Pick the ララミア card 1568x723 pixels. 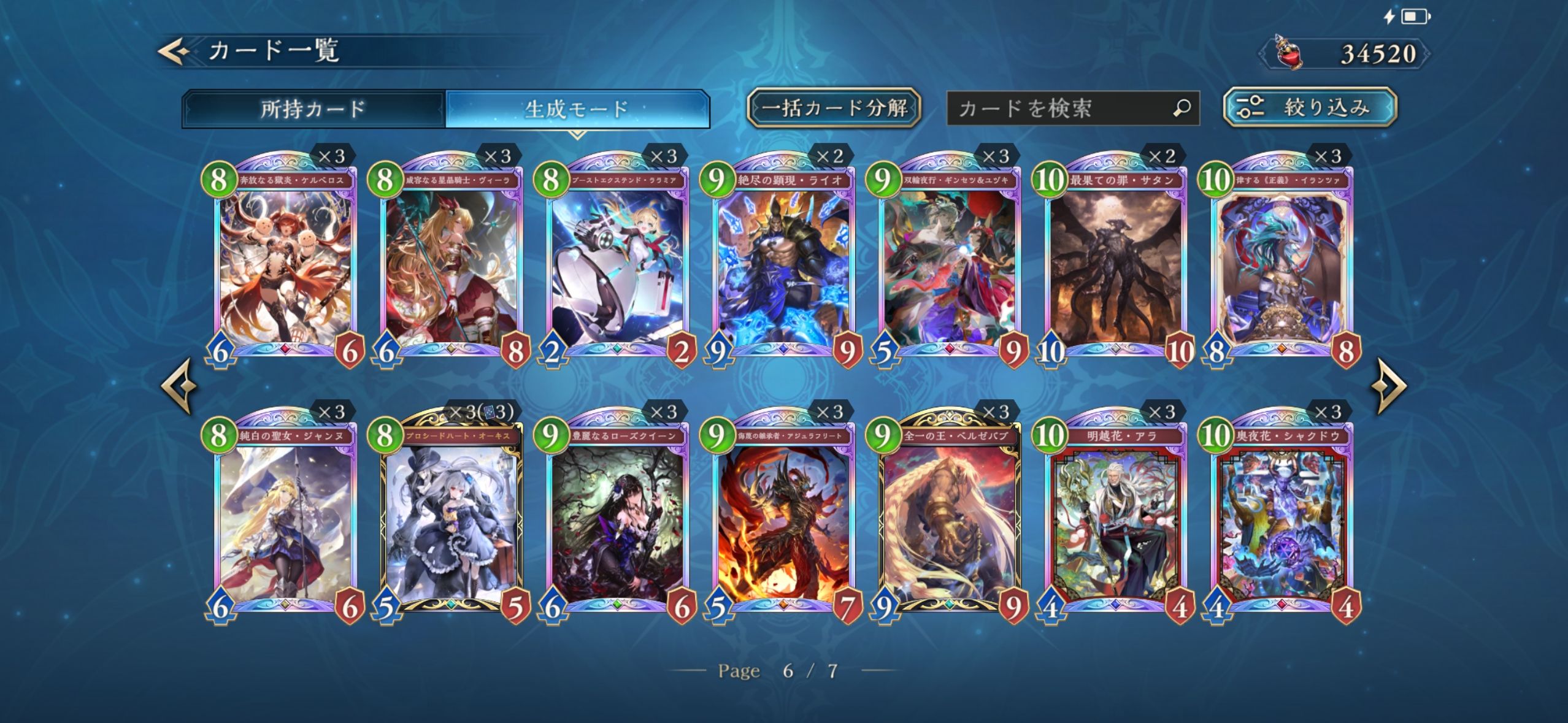click(618, 264)
